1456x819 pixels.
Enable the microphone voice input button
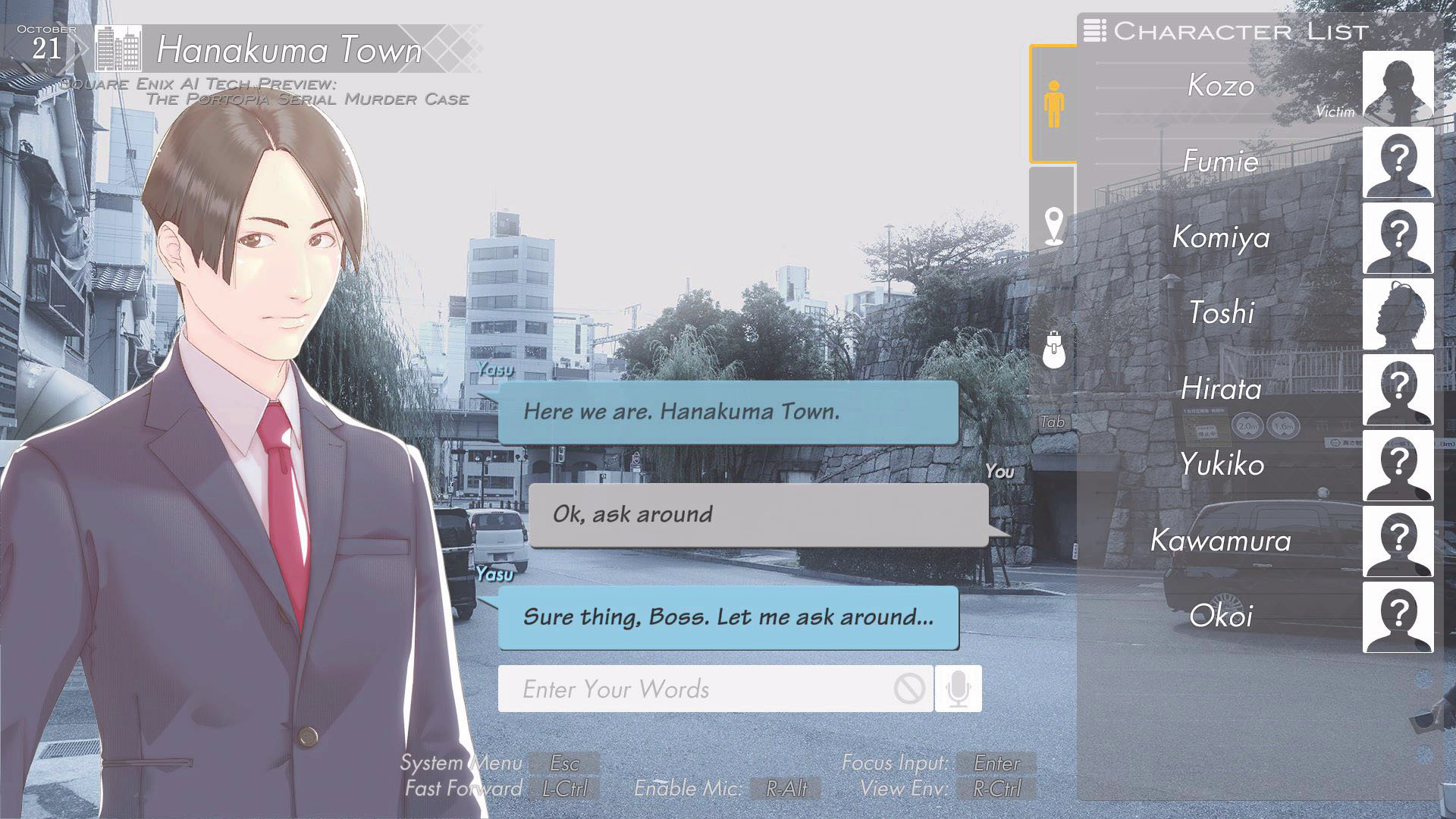(958, 689)
